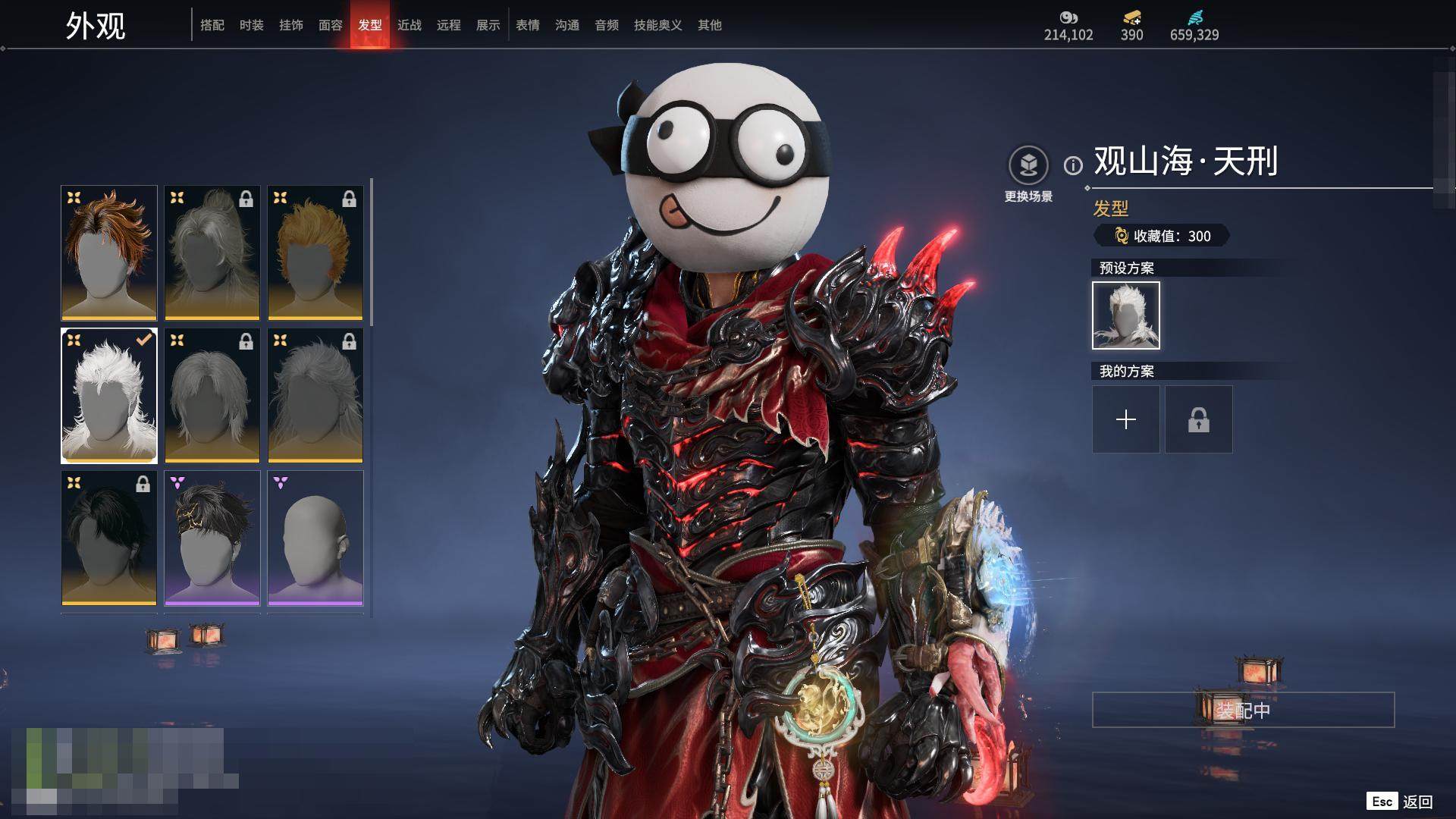Choose the orange-brown spiky hairstyle
Viewport: 1456px width, 819px height.
109,253
